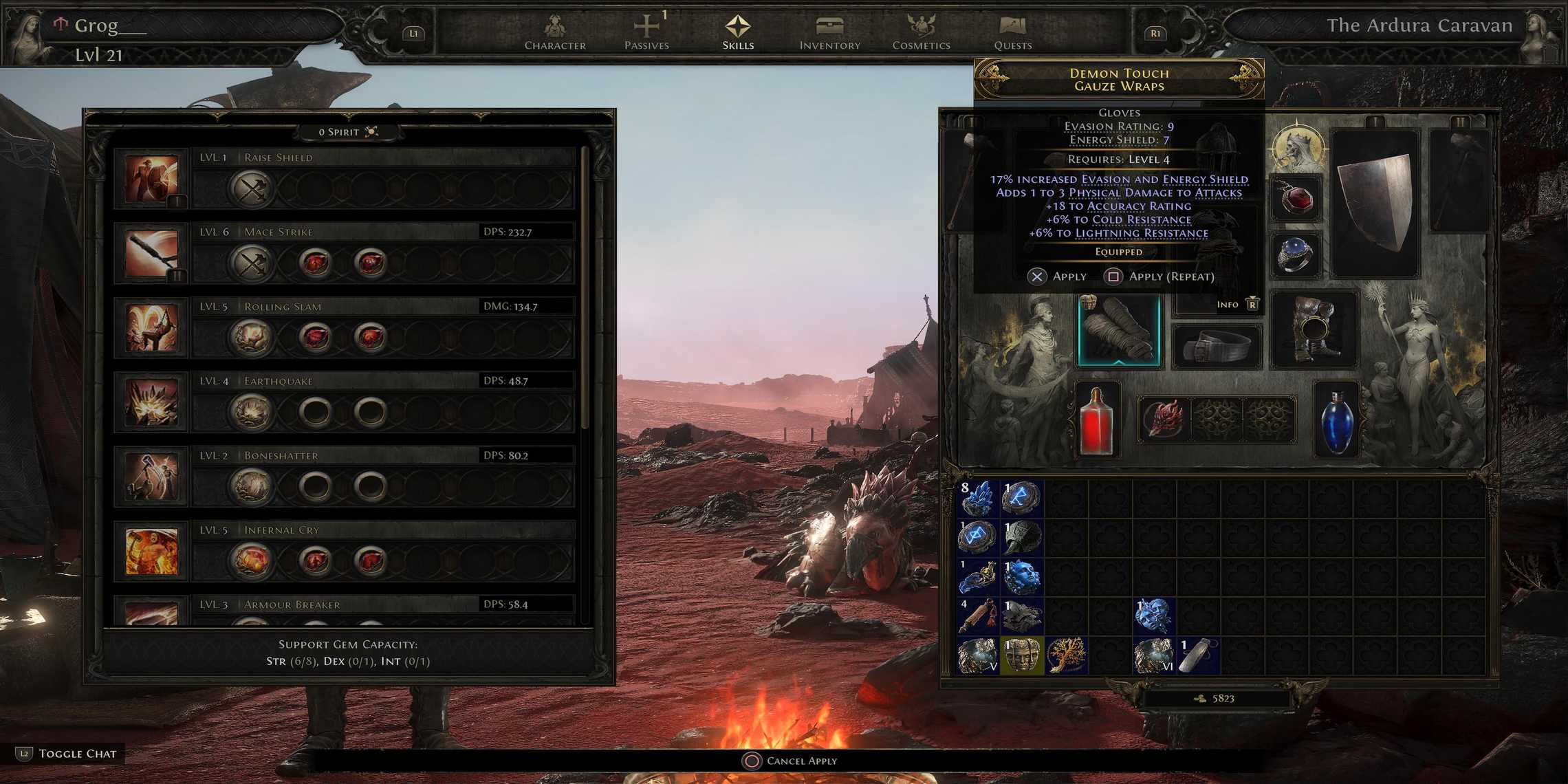
Task: Click the Apply (Repeat) option
Action: 1159,276
